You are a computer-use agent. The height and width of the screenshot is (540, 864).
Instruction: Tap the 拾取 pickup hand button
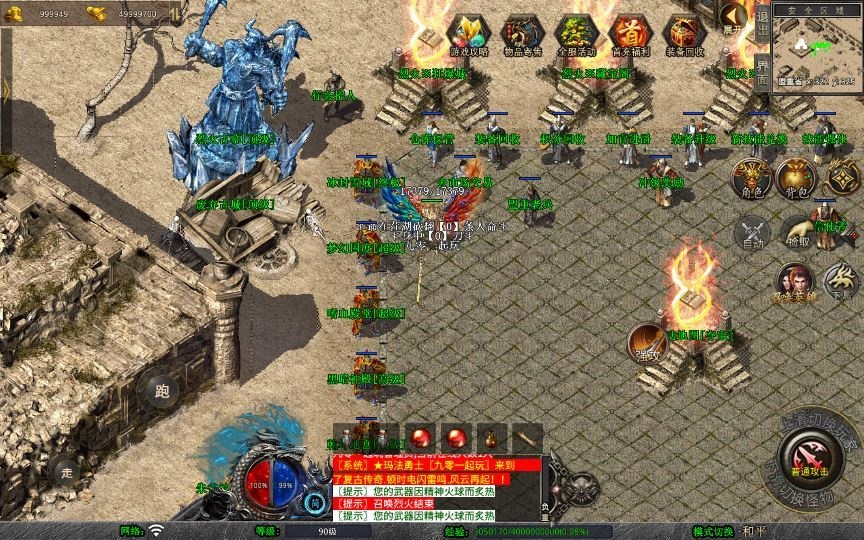(x=797, y=232)
